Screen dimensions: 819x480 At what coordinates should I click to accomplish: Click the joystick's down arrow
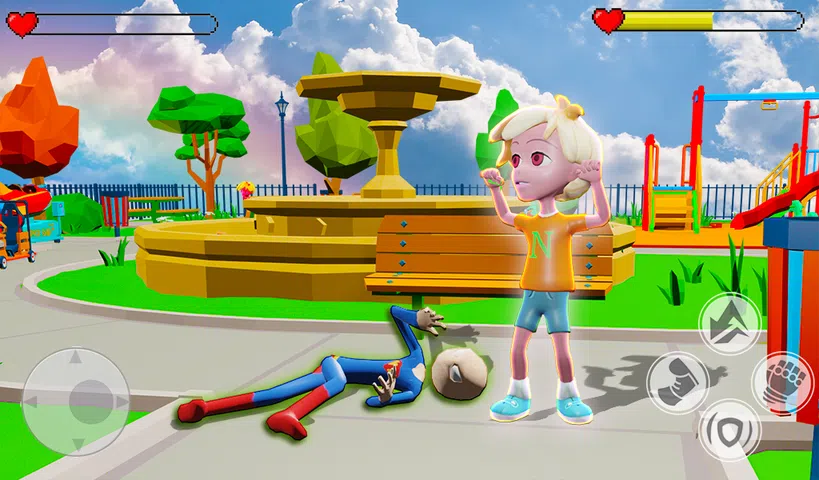(x=76, y=444)
